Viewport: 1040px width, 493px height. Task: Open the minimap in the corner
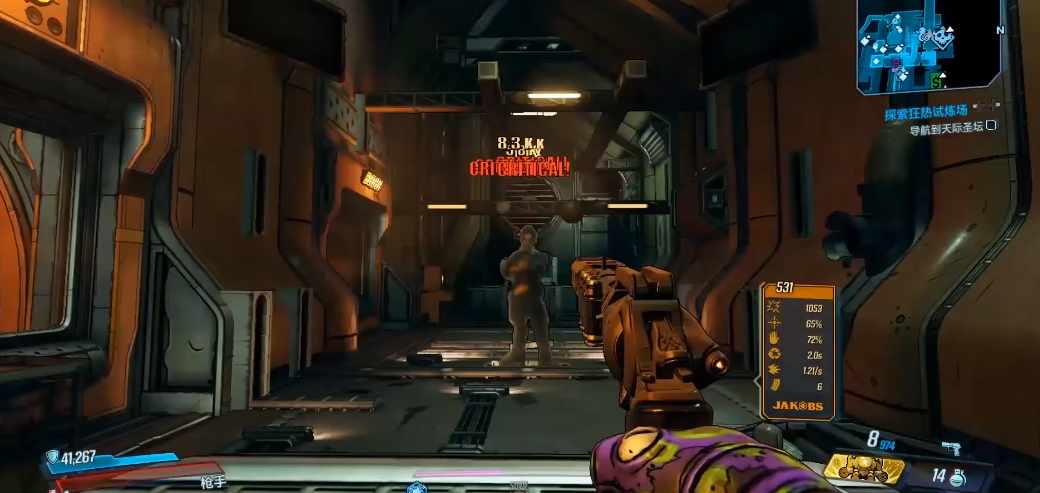point(928,45)
